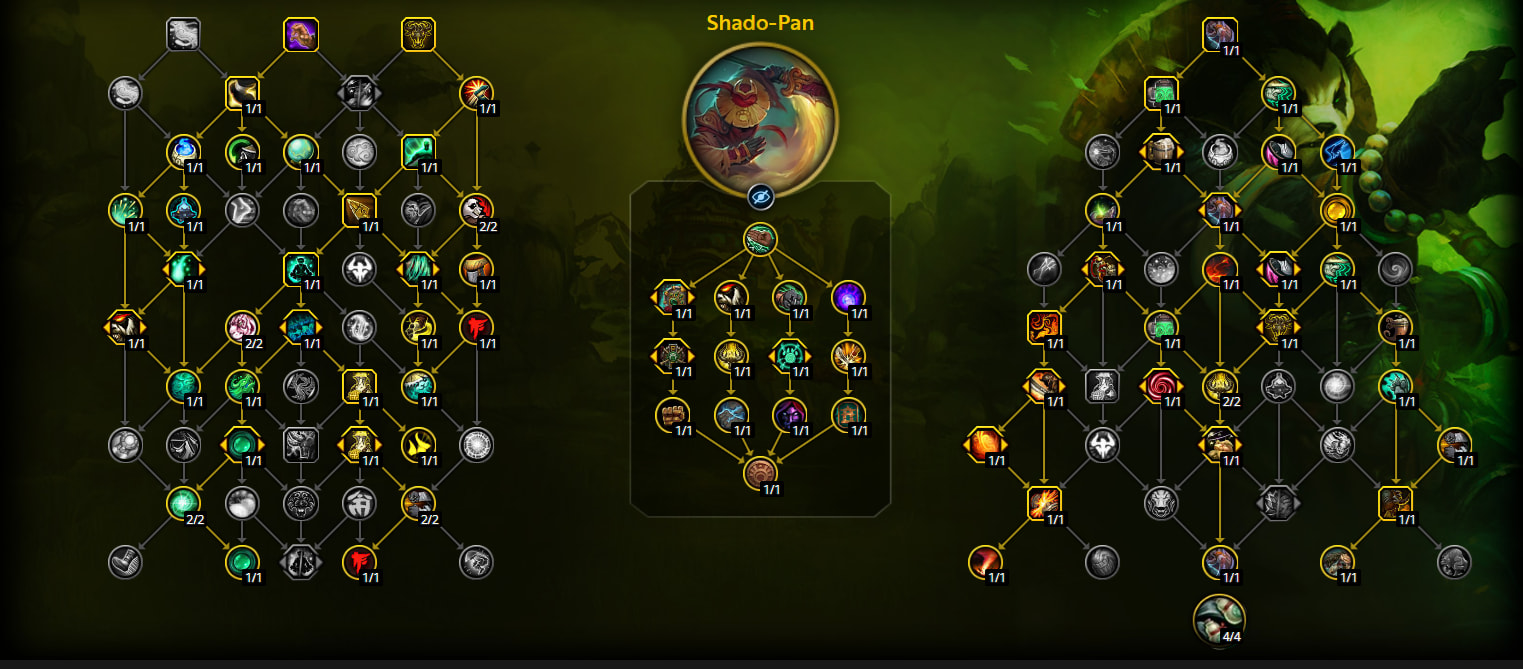1523x669 pixels.
Task: Toggle the eye visibility button under the portrait
Action: [x=760, y=196]
